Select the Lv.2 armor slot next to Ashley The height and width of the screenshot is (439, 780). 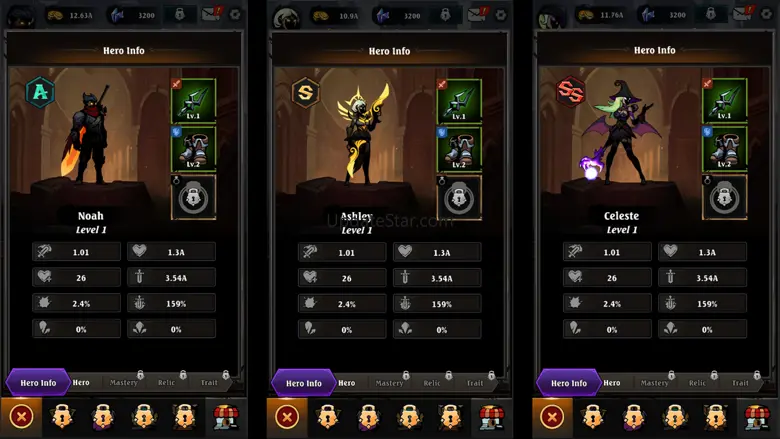click(459, 148)
